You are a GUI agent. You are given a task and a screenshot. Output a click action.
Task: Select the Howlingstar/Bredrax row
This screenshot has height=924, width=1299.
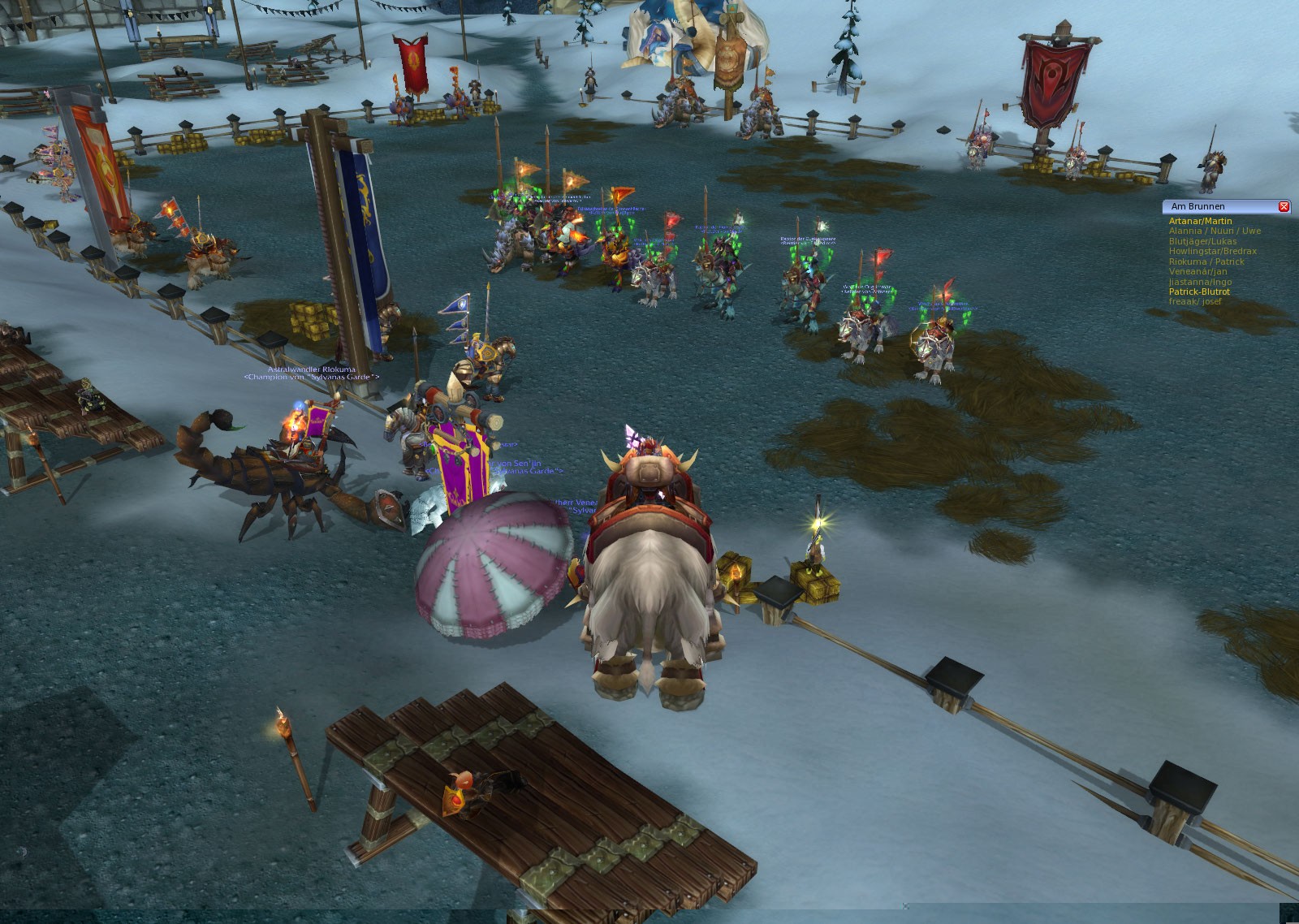click(1212, 251)
